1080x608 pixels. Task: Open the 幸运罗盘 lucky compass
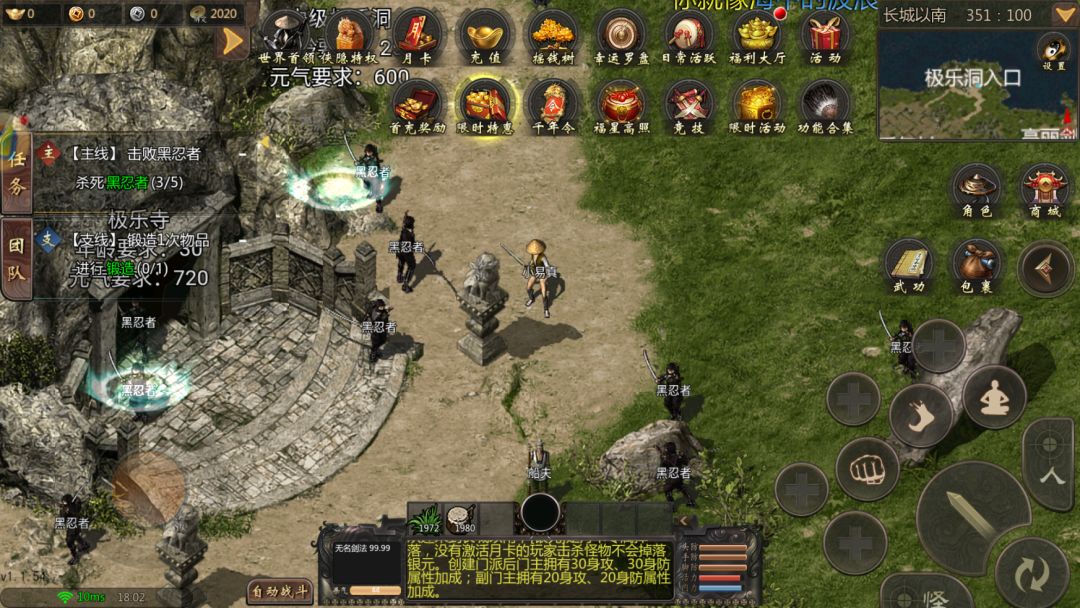point(620,35)
